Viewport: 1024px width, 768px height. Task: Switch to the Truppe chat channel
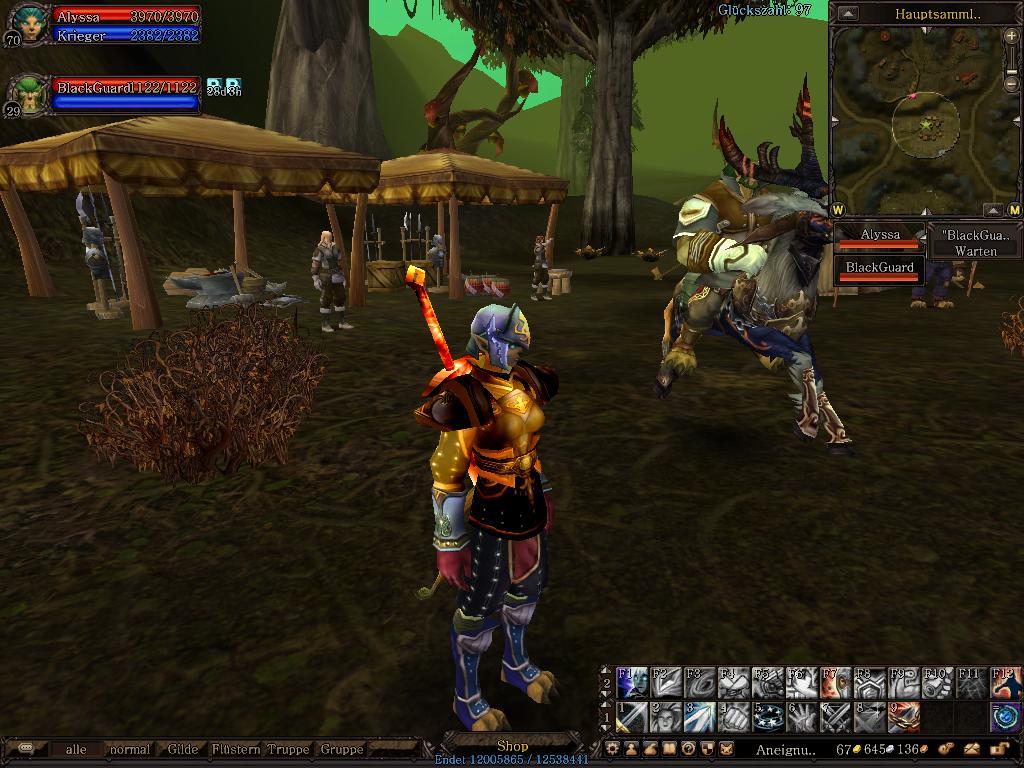[288, 749]
